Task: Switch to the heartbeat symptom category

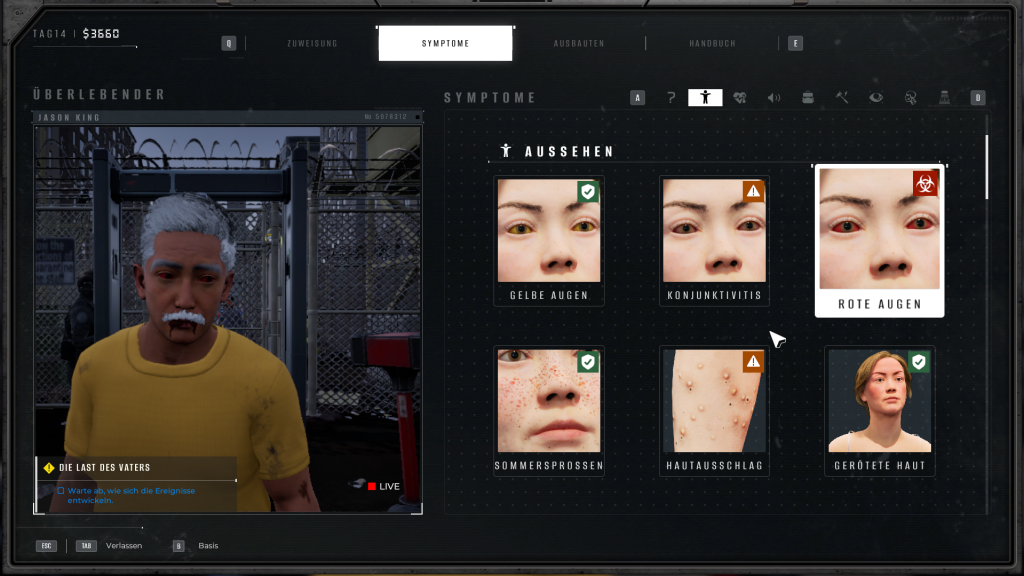Action: (740, 98)
